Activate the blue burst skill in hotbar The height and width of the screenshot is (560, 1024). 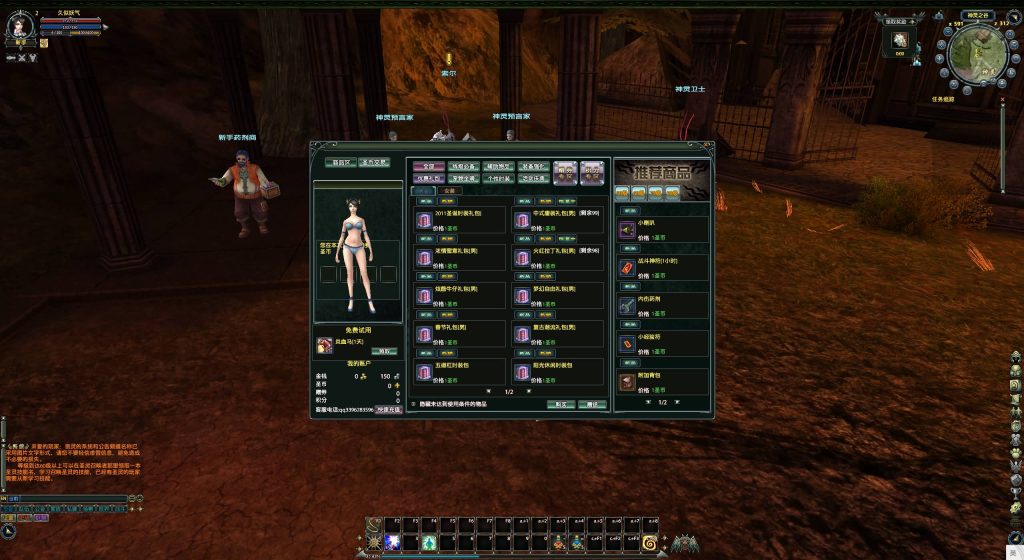393,542
